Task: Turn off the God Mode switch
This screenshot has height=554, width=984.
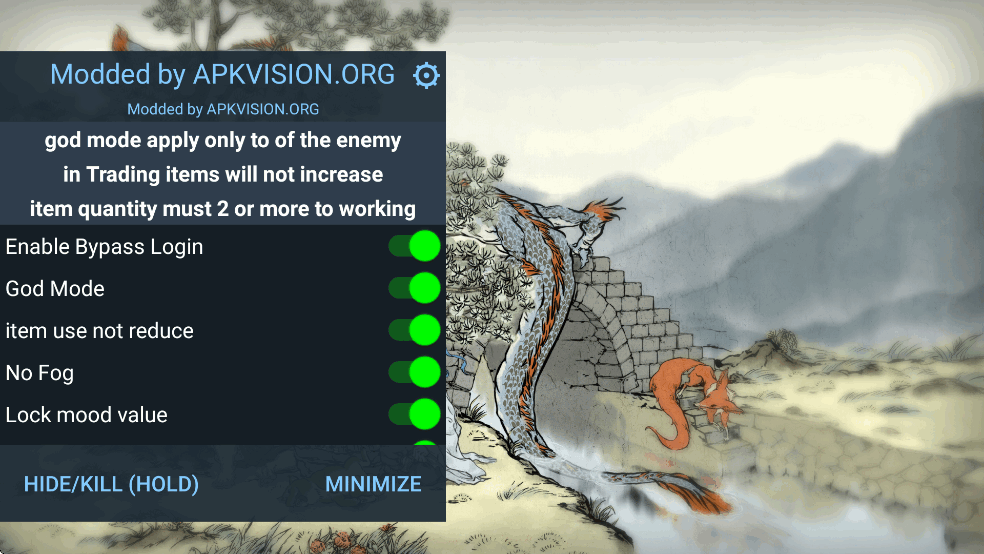Action: 415,288
